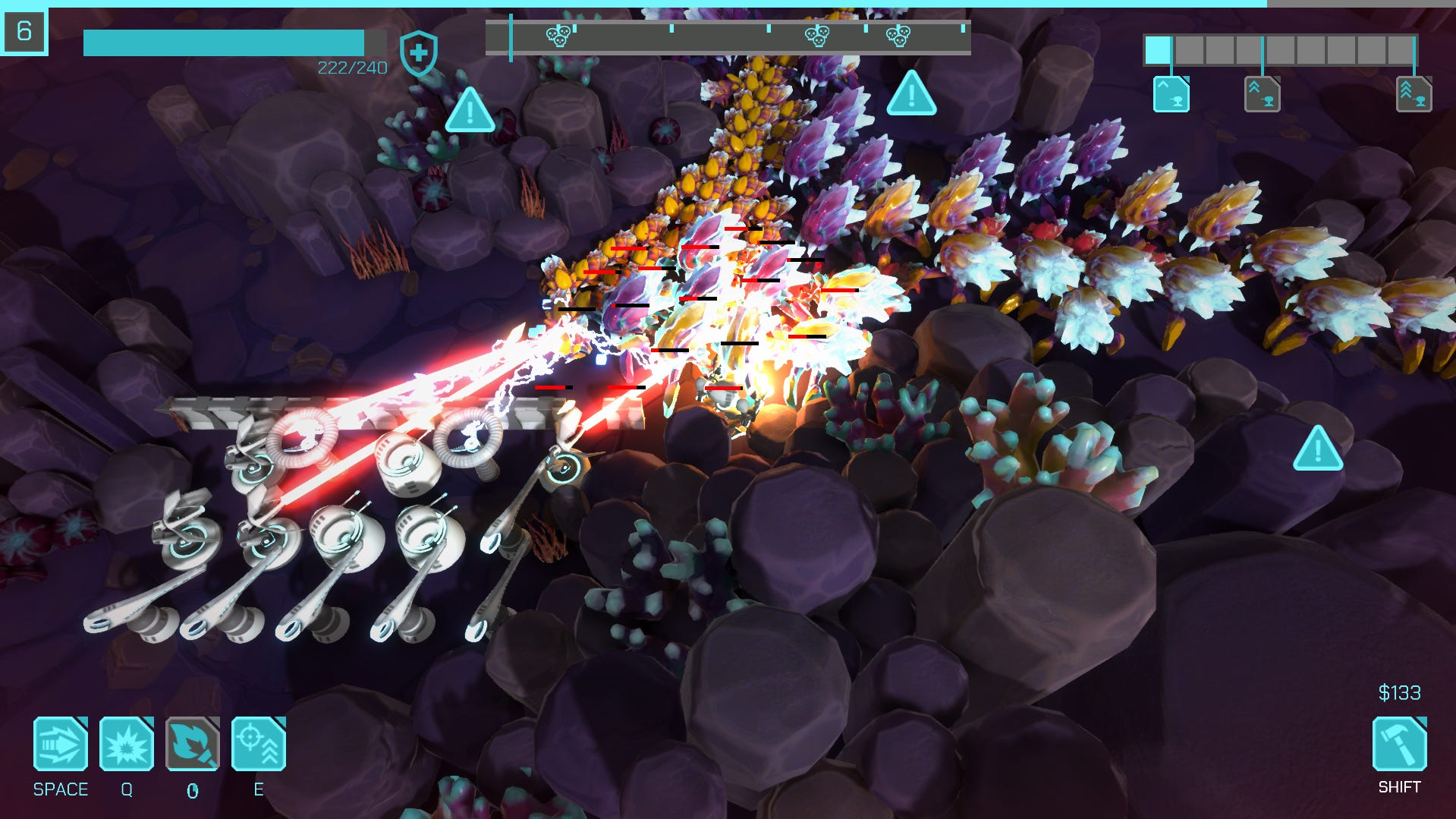Choose the triple-chevron turret upgrade
1456x819 pixels.
pos(1414,94)
